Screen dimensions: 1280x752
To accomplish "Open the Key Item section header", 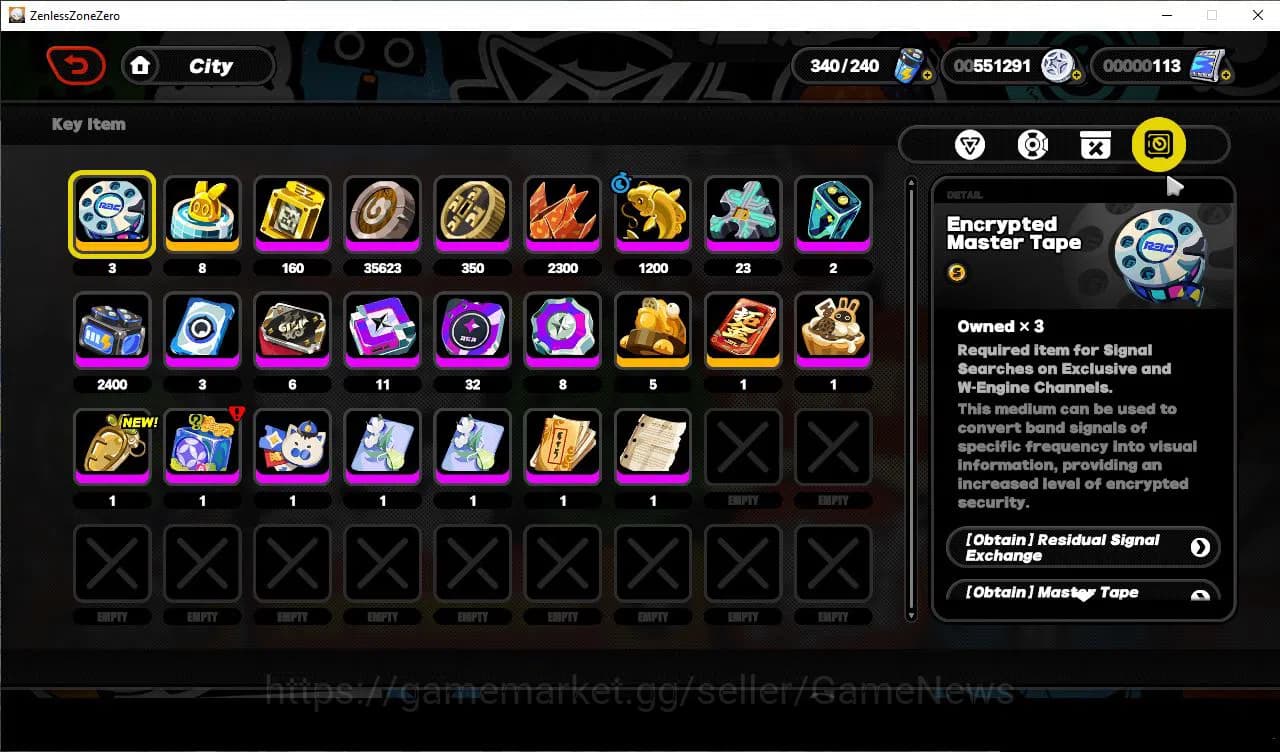I will pos(88,124).
